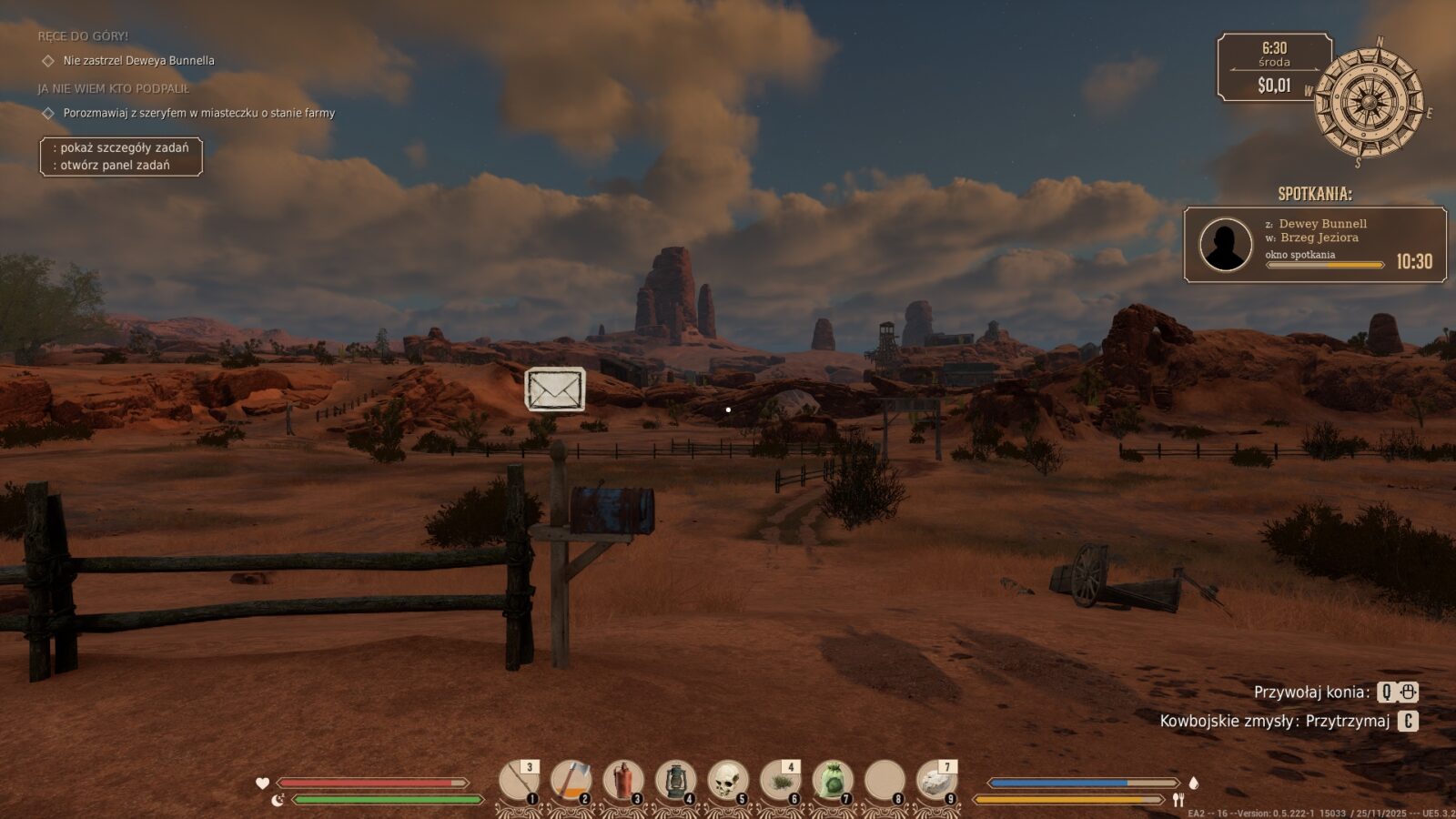1456x819 pixels.
Task: Pick the dry grass hotbar slot
Action: [780, 781]
